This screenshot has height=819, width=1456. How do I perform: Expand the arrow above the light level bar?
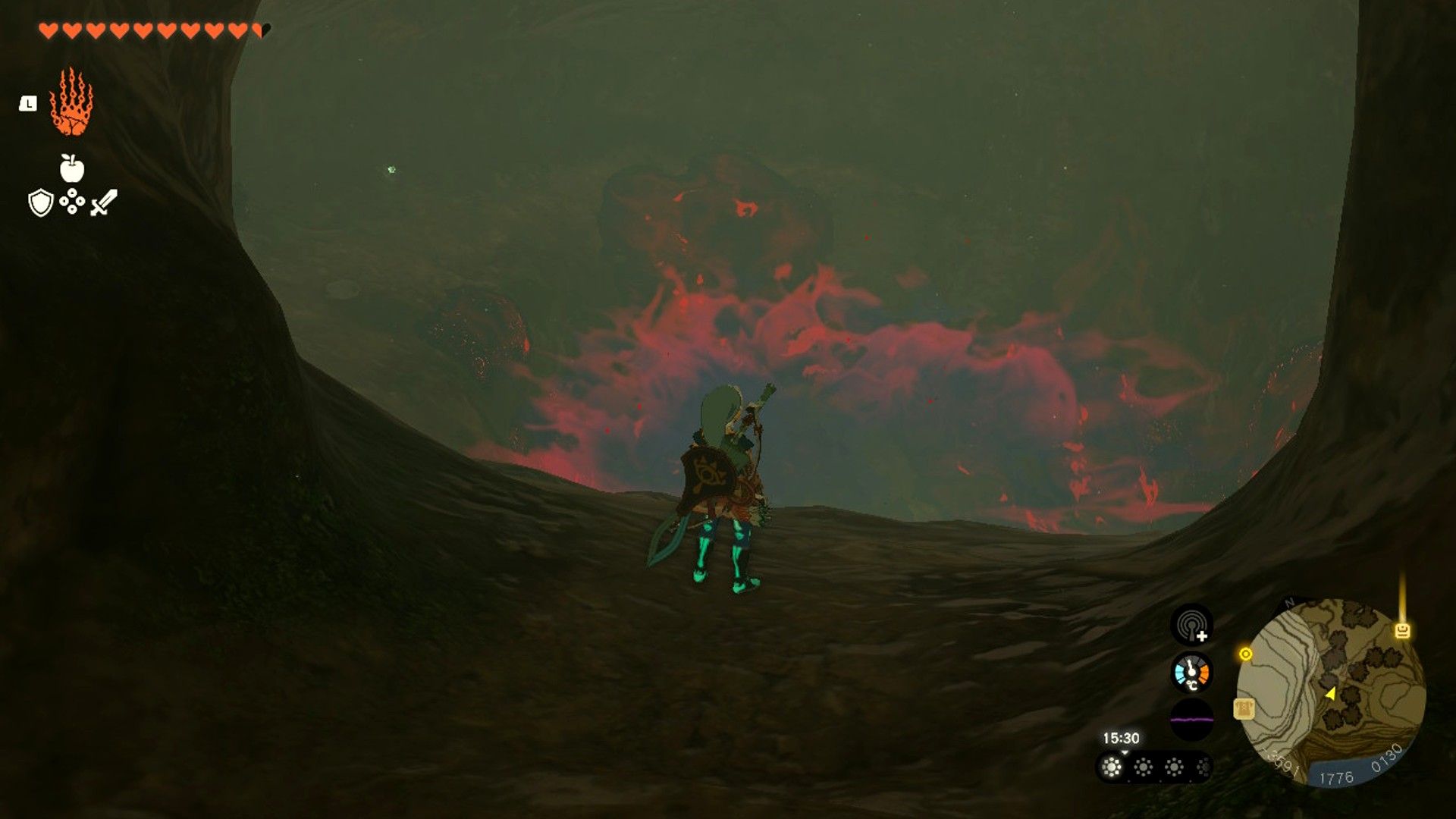point(1124,752)
